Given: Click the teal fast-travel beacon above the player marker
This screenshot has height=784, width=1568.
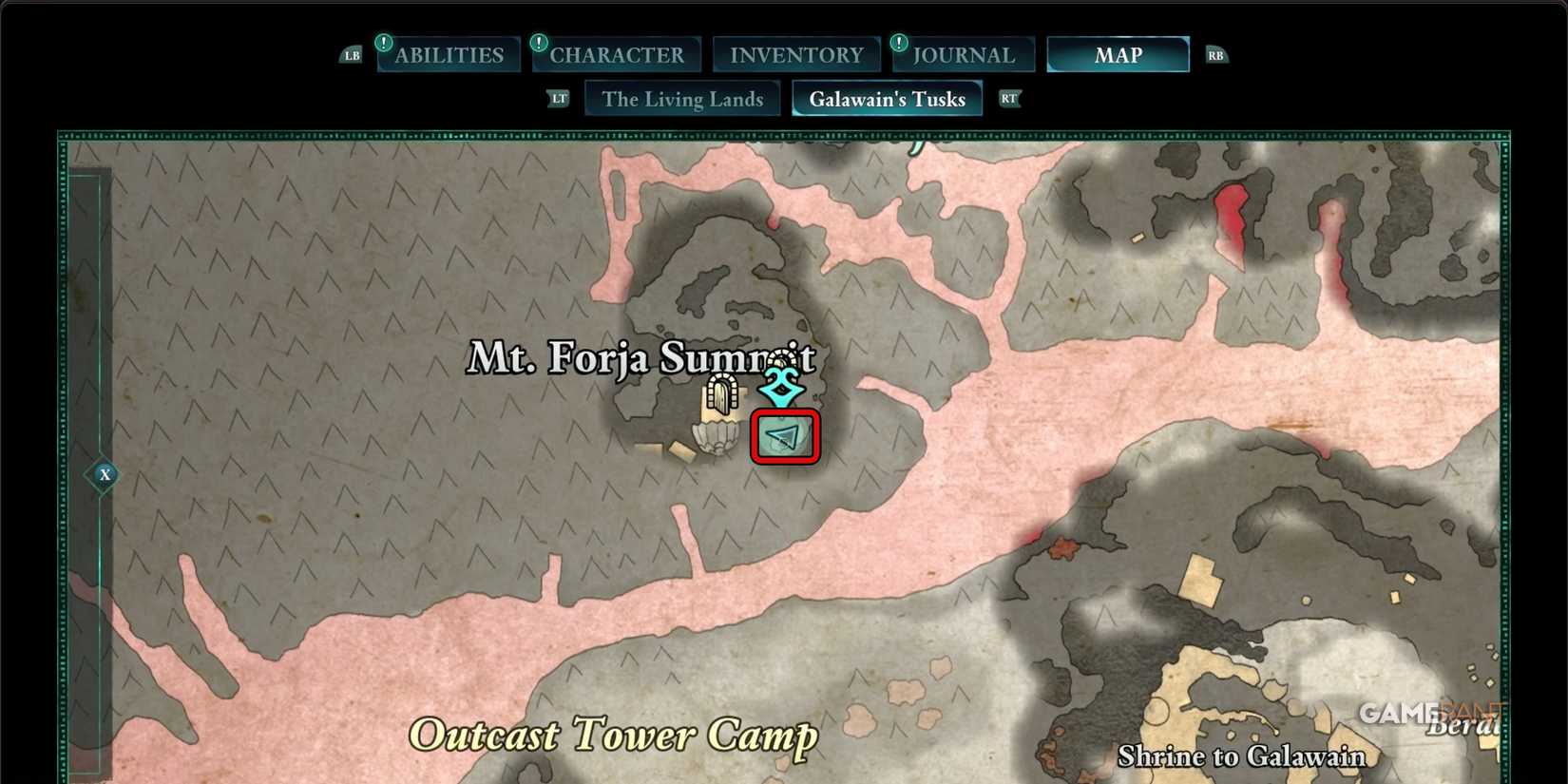Looking at the screenshot, I should tap(781, 384).
